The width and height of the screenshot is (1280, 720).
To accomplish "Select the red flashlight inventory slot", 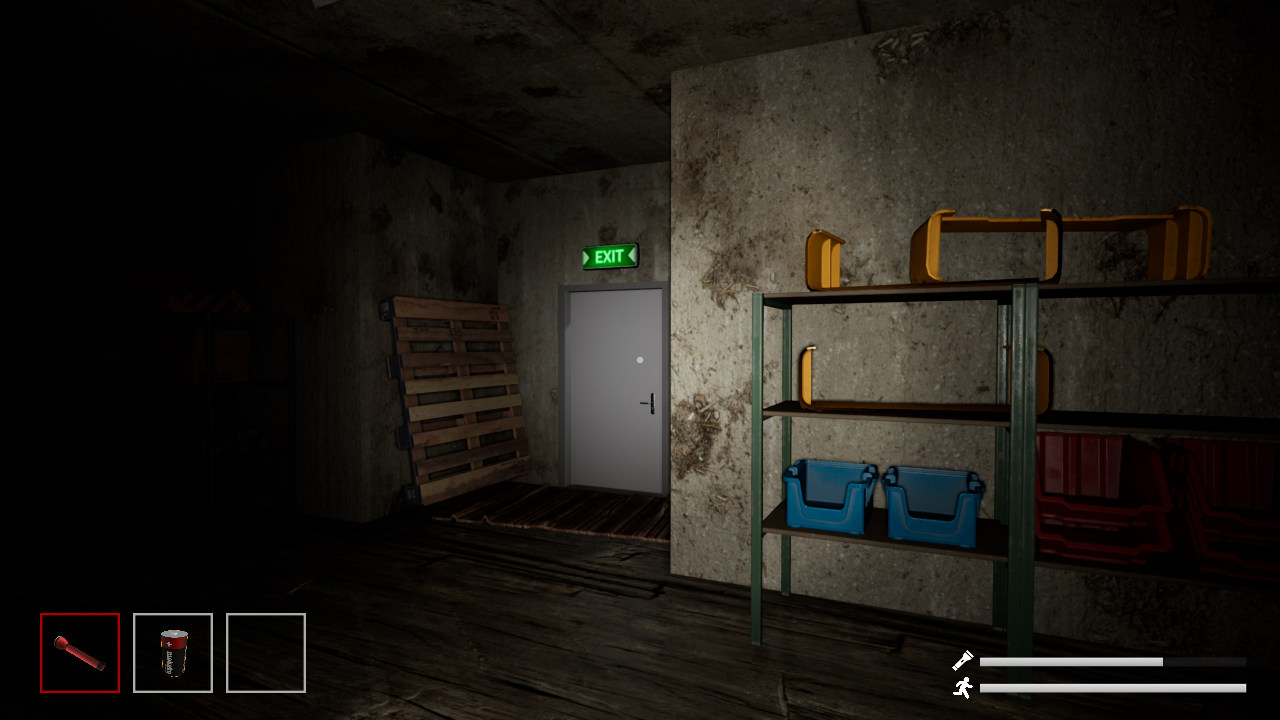I will 80,653.
